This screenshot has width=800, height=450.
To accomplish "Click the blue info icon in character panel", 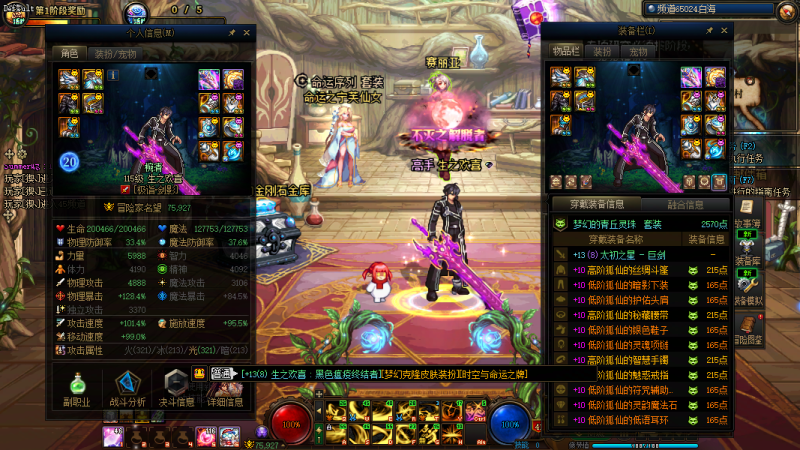I will click(113, 74).
